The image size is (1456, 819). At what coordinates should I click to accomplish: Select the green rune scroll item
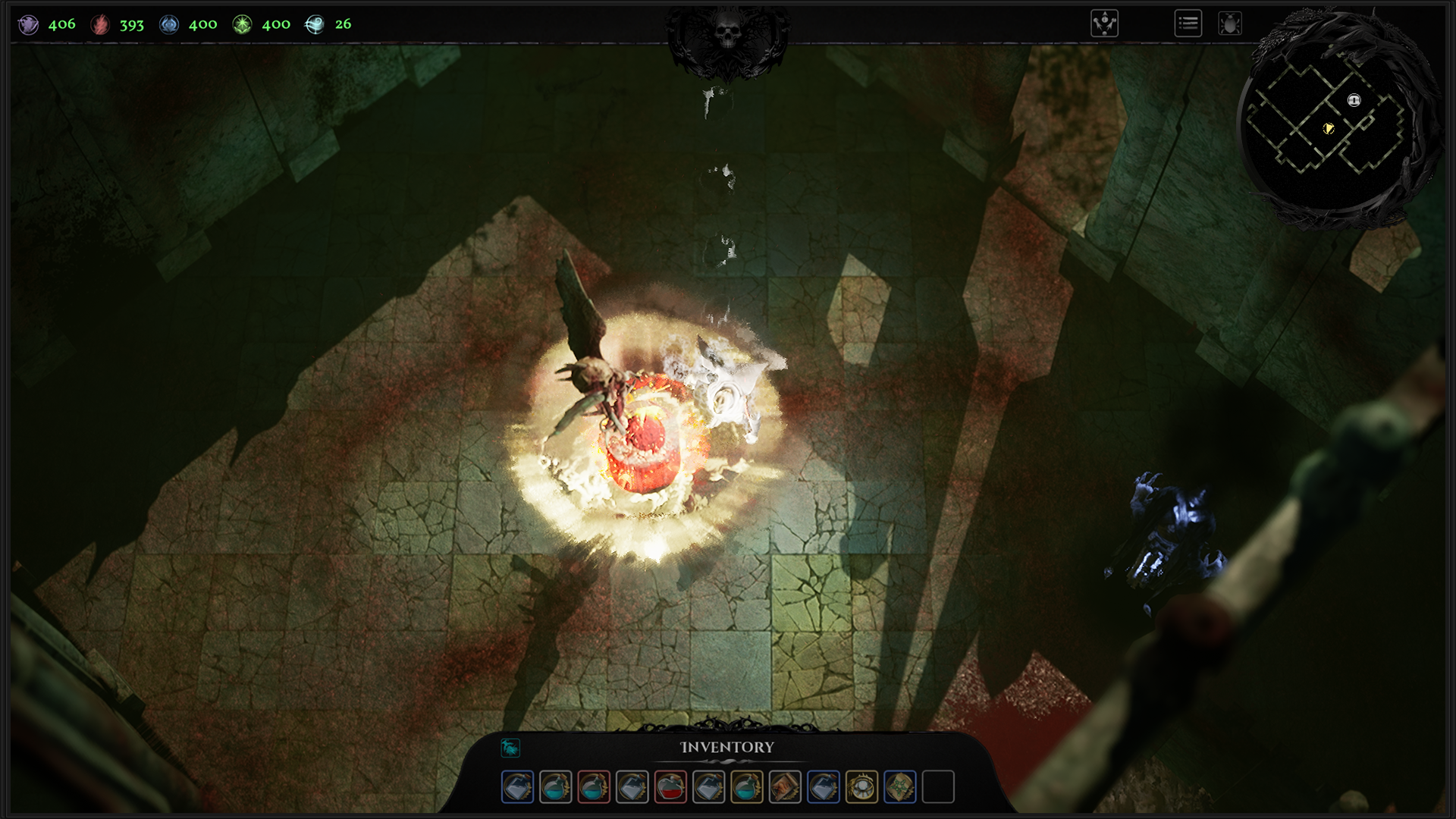point(900,787)
